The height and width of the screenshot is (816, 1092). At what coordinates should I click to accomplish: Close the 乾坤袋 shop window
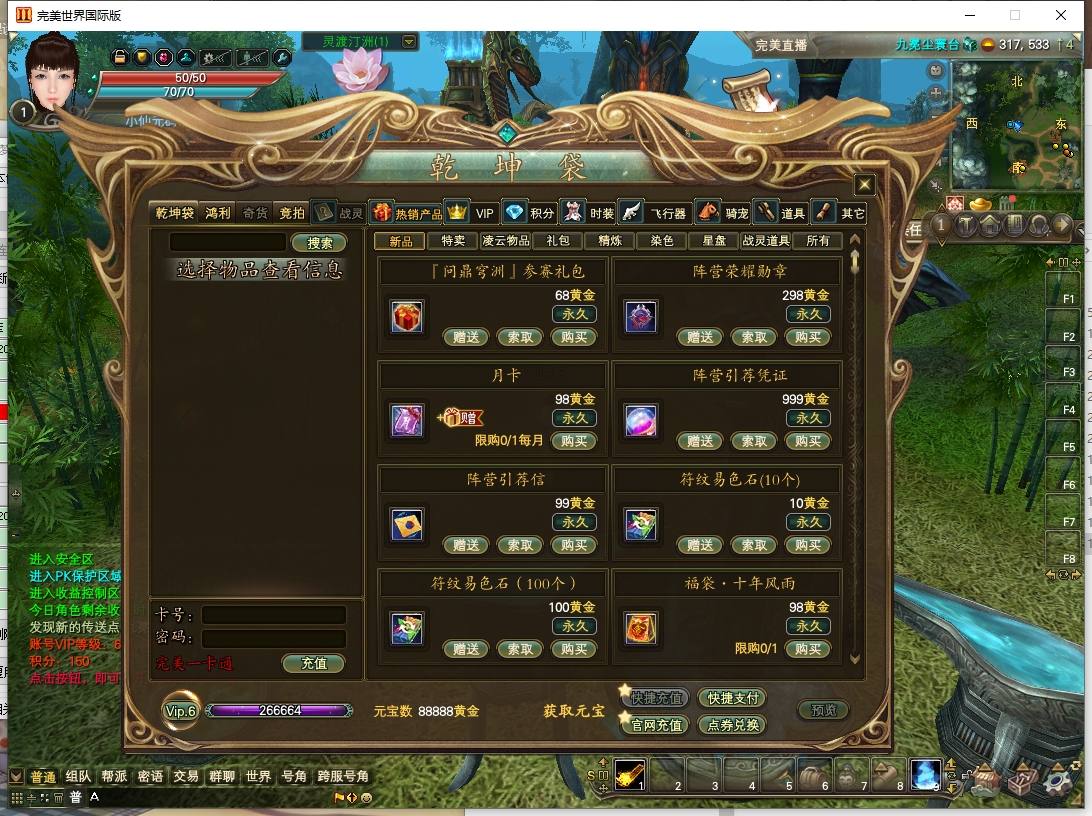pos(865,185)
